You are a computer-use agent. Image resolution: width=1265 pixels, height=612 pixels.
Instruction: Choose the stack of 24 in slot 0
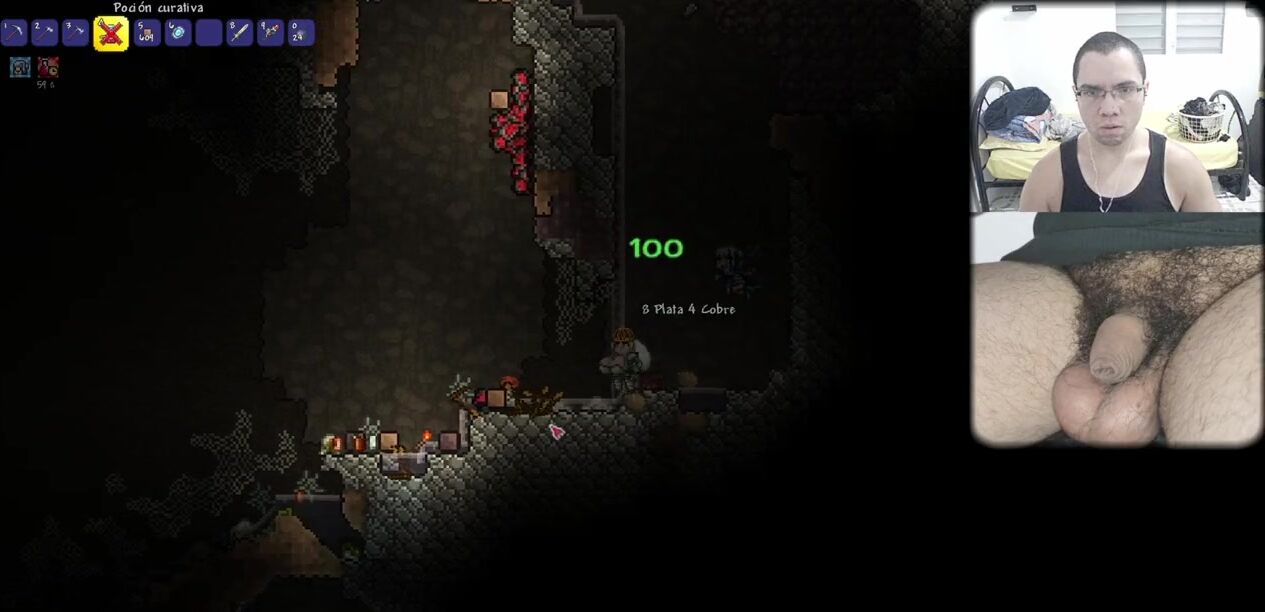[301, 33]
